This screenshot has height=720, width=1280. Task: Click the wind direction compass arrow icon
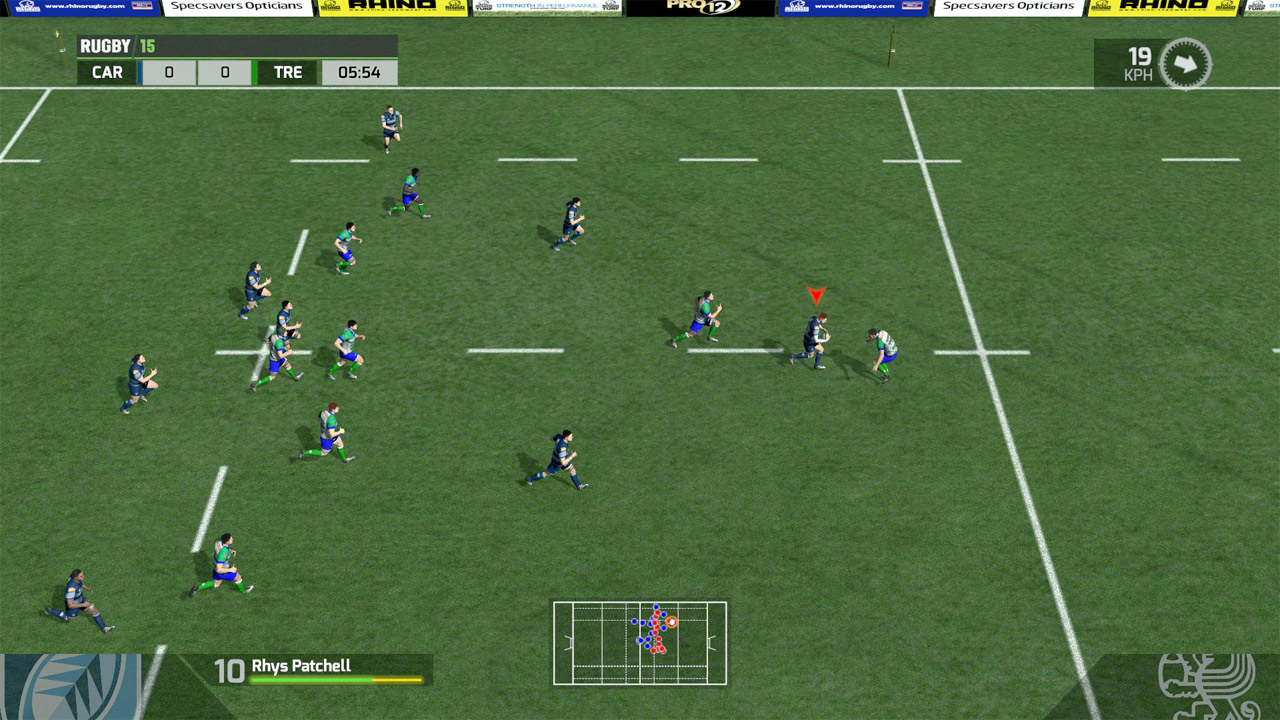[x=1184, y=62]
